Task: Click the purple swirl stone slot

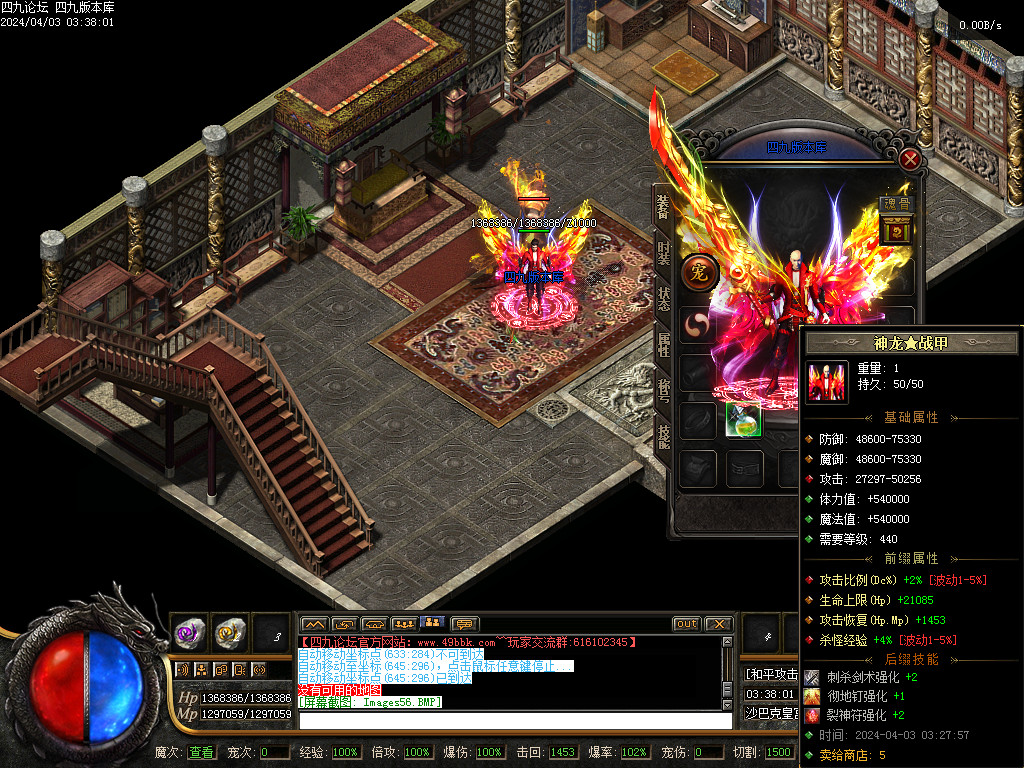Action: [190, 630]
